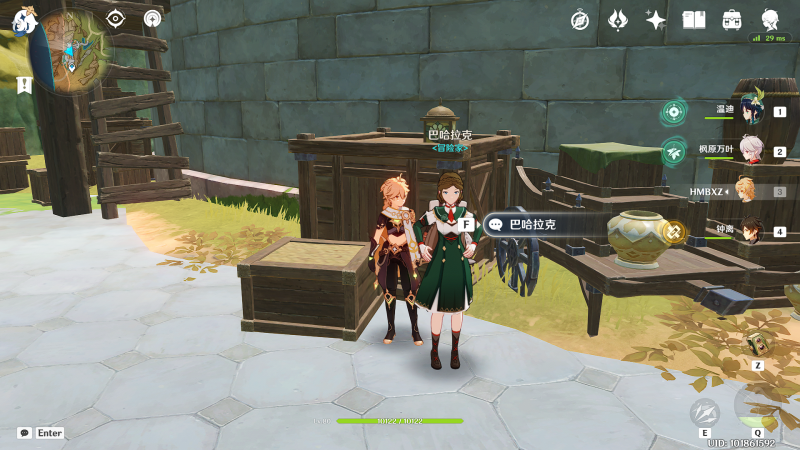The height and width of the screenshot is (450, 800).
Task: Click the flame emblem icon in the top bar
Action: tap(618, 19)
